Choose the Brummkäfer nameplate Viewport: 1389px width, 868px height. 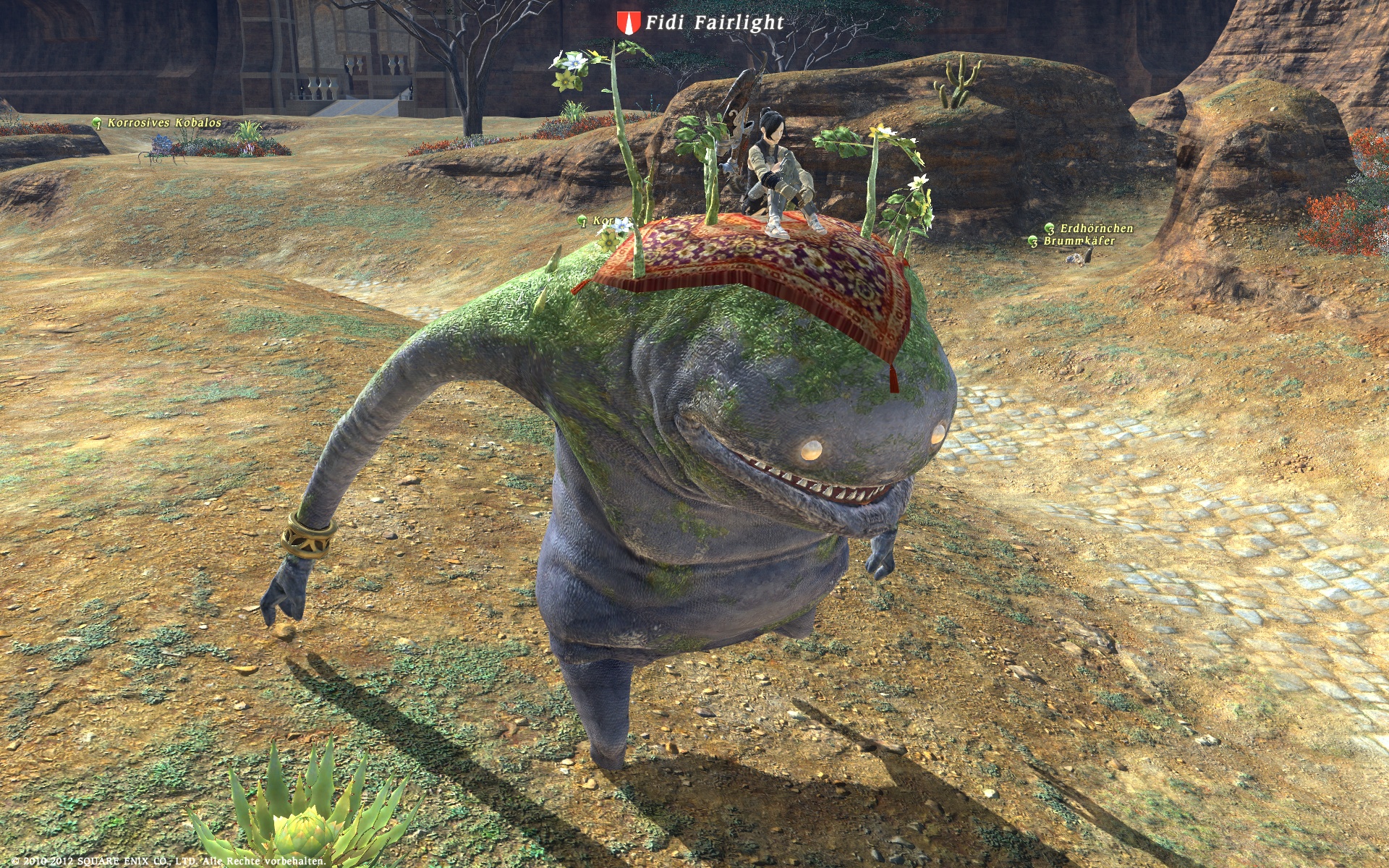click(x=1078, y=241)
